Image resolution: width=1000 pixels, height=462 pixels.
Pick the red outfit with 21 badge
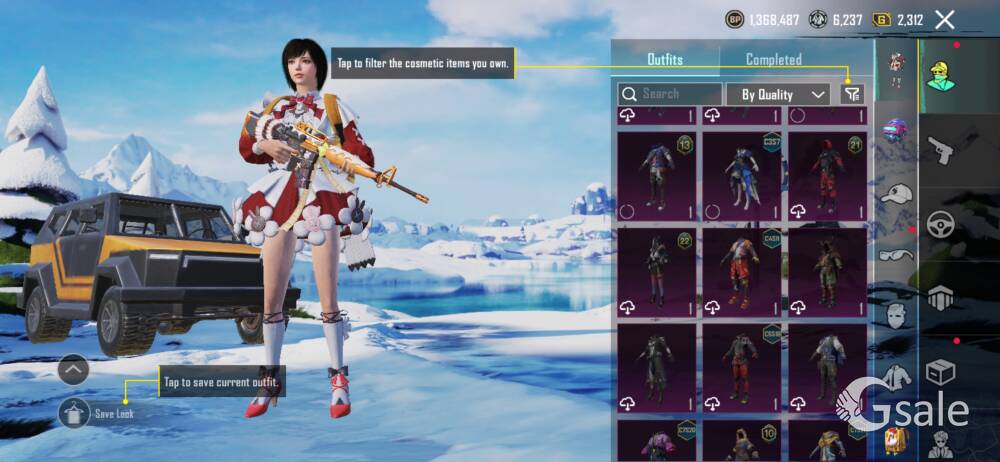coord(827,176)
